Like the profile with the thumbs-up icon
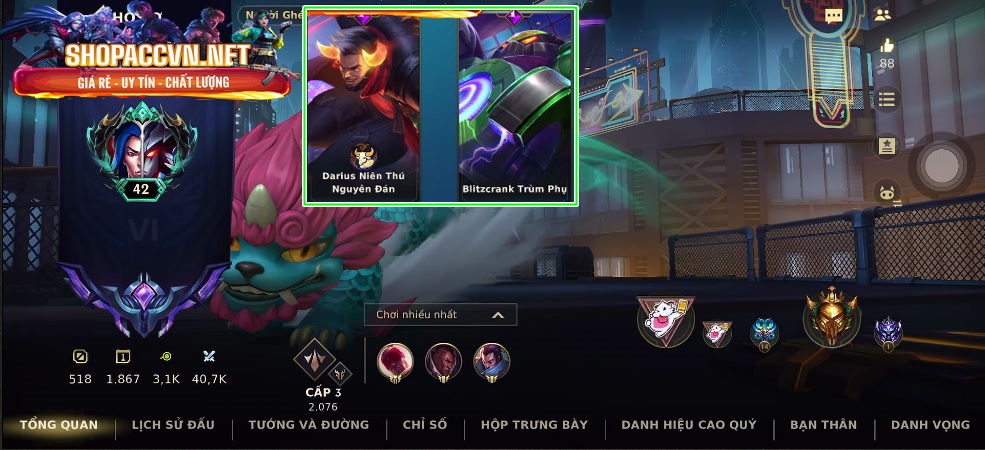Viewport: 985px width, 450px height. coord(886,46)
